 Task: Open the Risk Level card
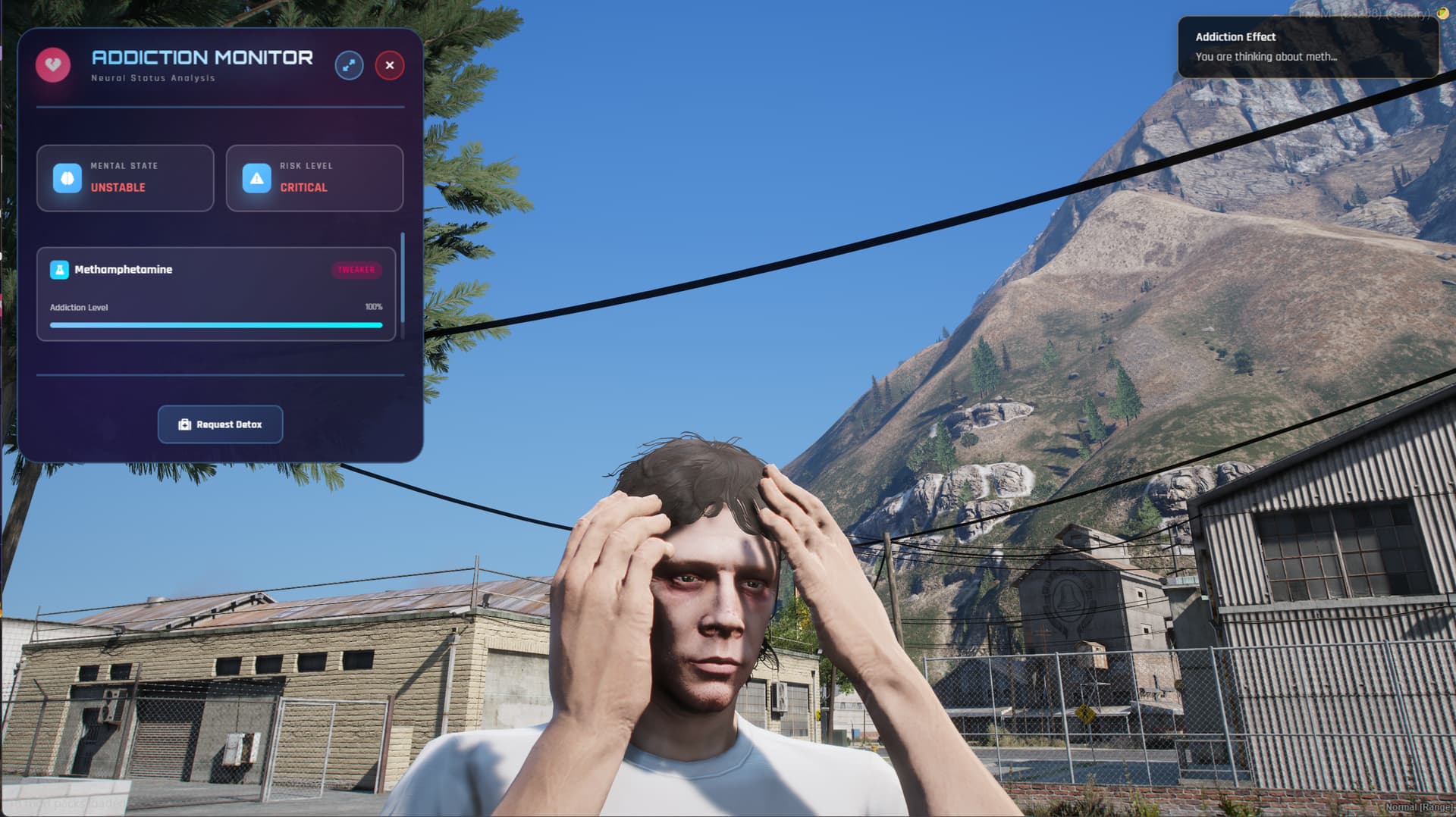tap(315, 178)
